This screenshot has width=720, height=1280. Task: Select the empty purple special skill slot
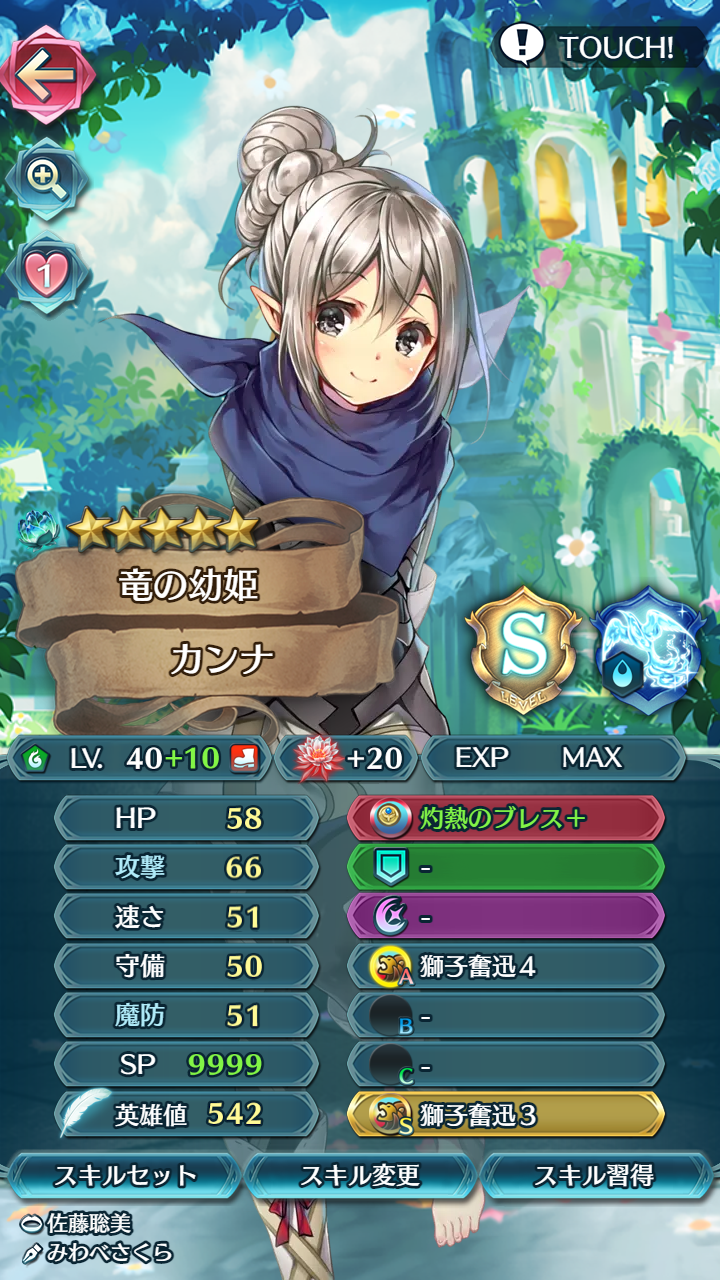pyautogui.click(x=506, y=917)
